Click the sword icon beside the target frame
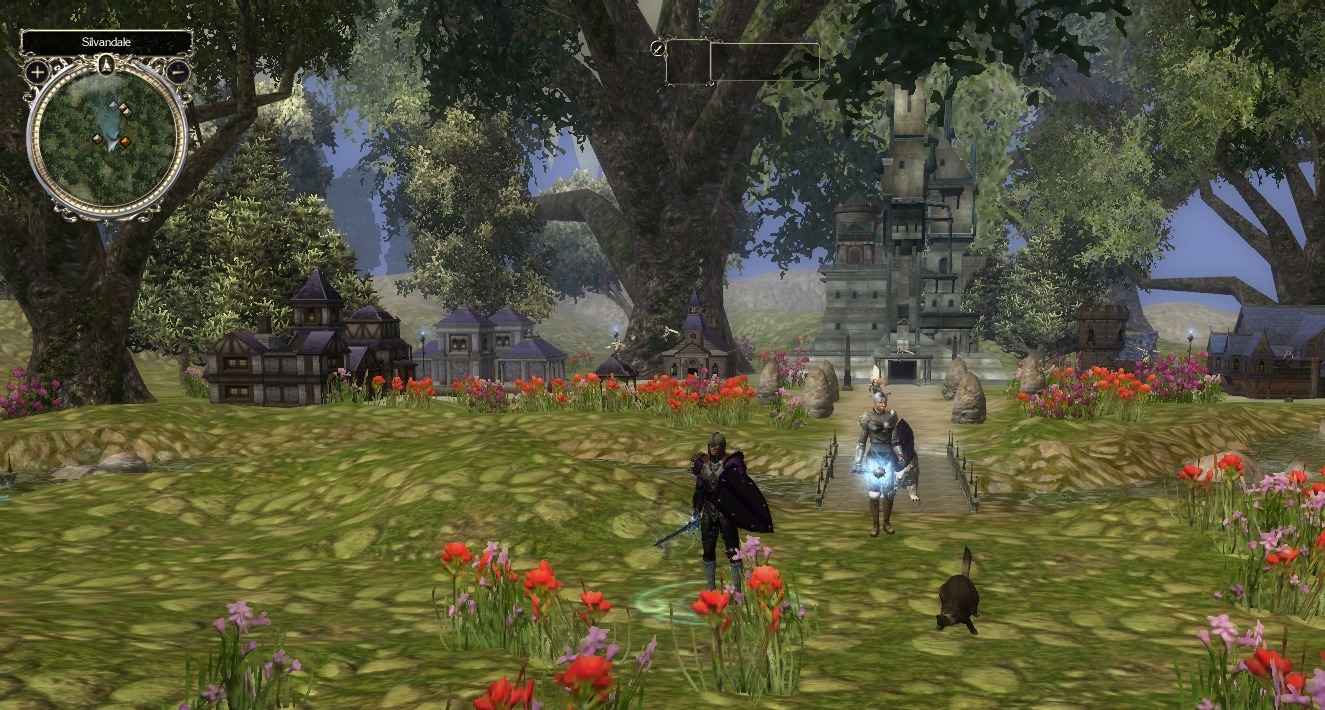 point(657,47)
